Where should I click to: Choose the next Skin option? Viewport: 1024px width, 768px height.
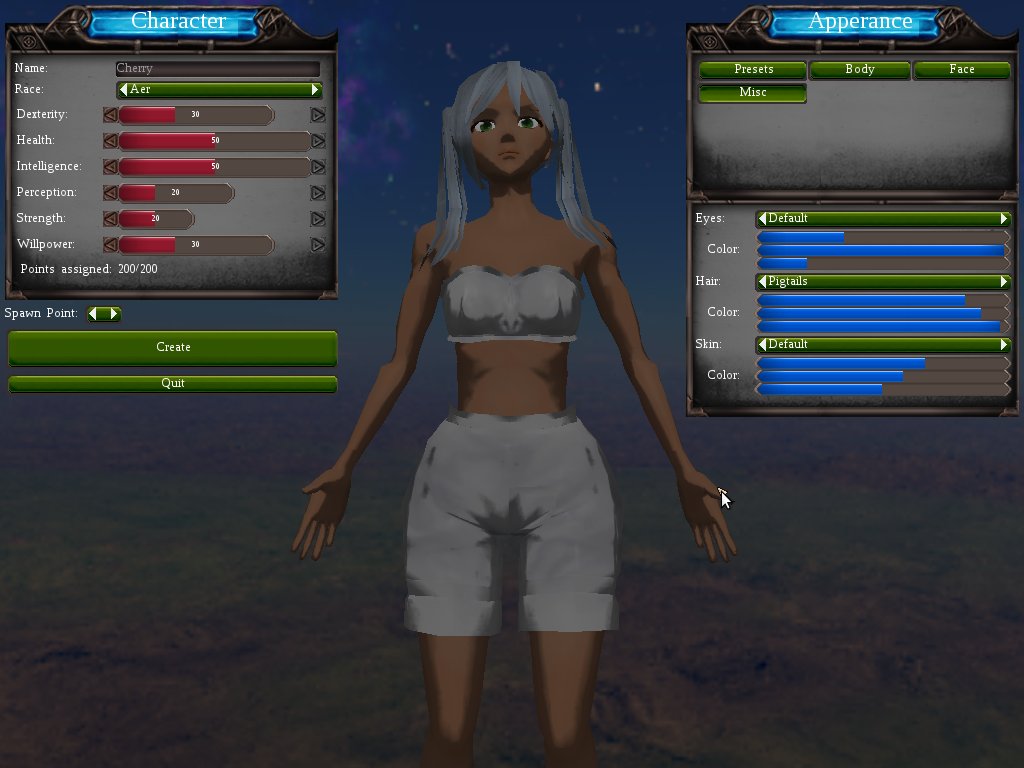[1004, 345]
